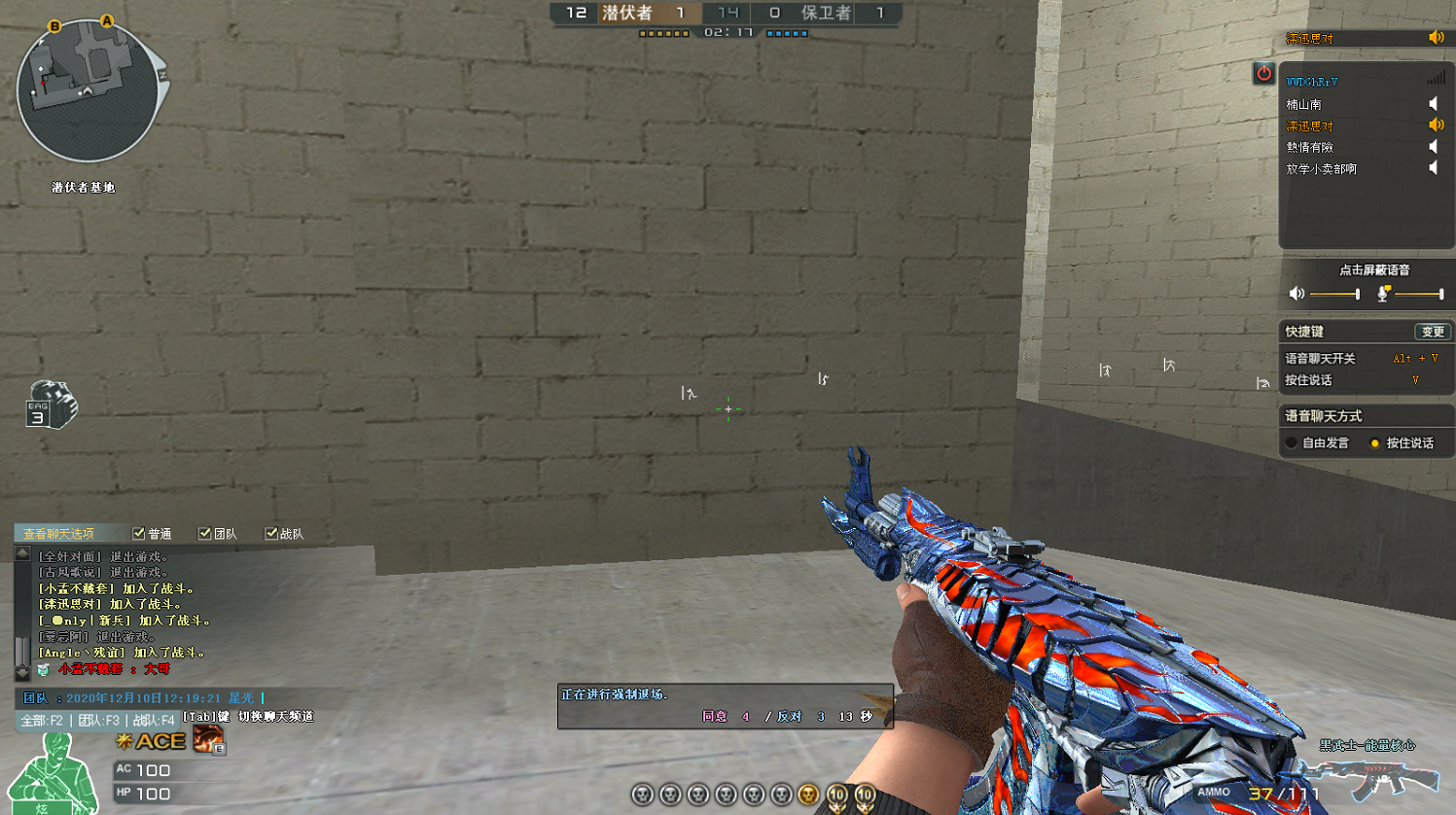This screenshot has height=815, width=1456.
Task: Select the 自由发言 free talk option
Action: [x=1293, y=443]
